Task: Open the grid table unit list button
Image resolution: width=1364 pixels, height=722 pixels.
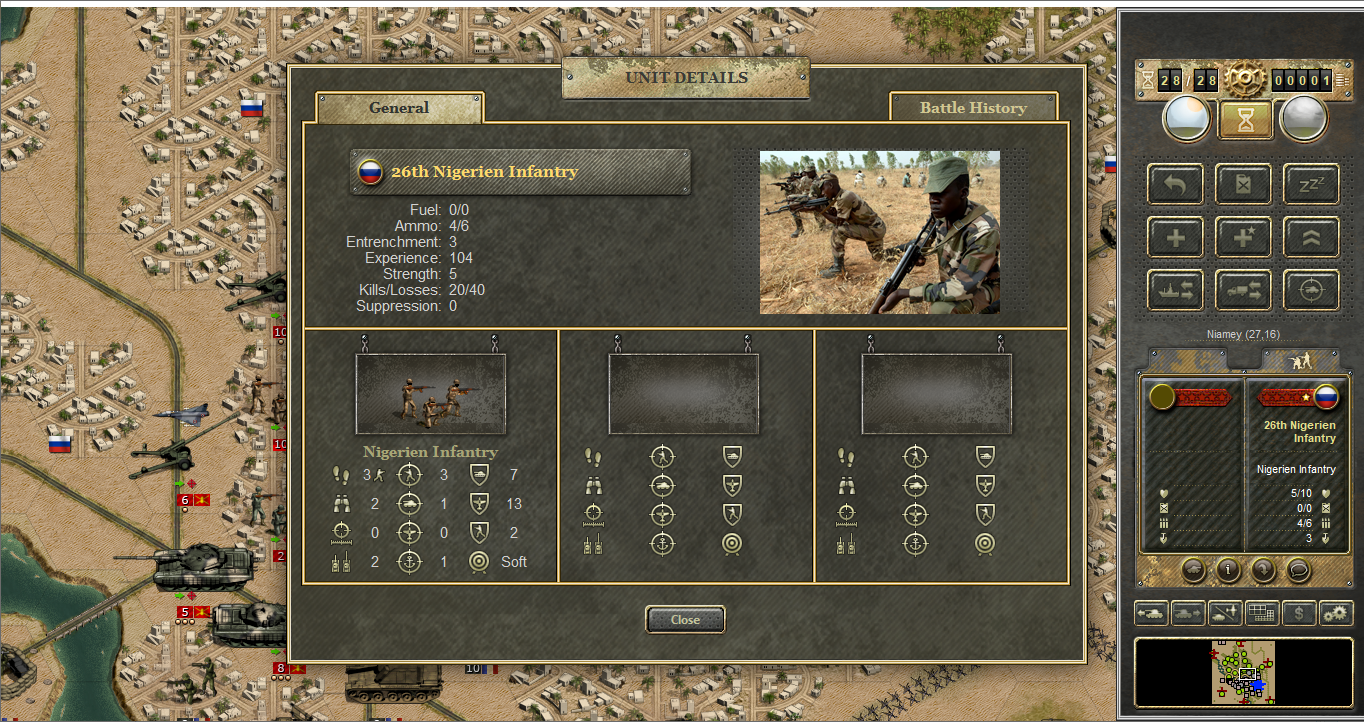Action: (x=1262, y=612)
